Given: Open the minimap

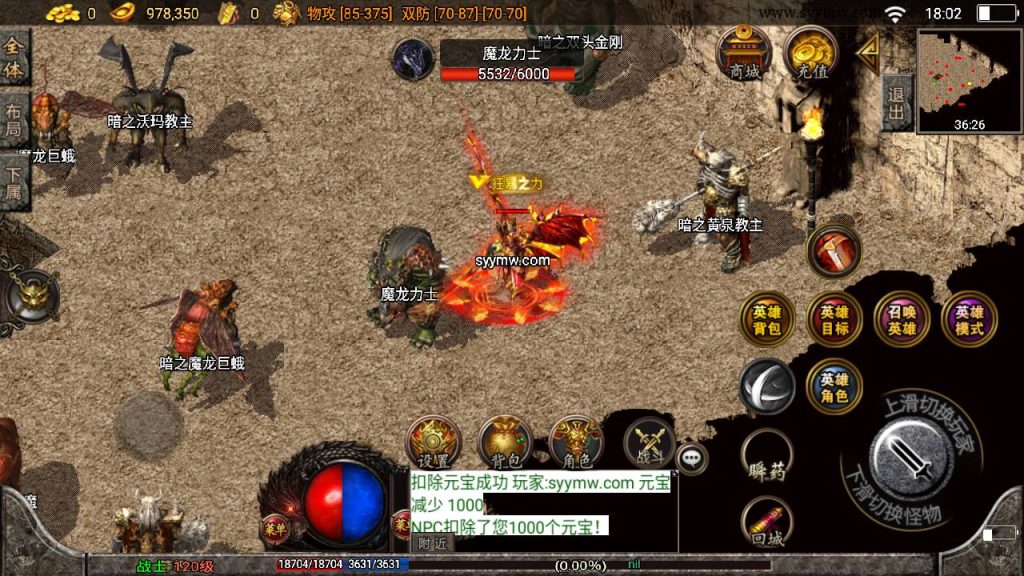Looking at the screenshot, I should pyautogui.click(x=969, y=80).
